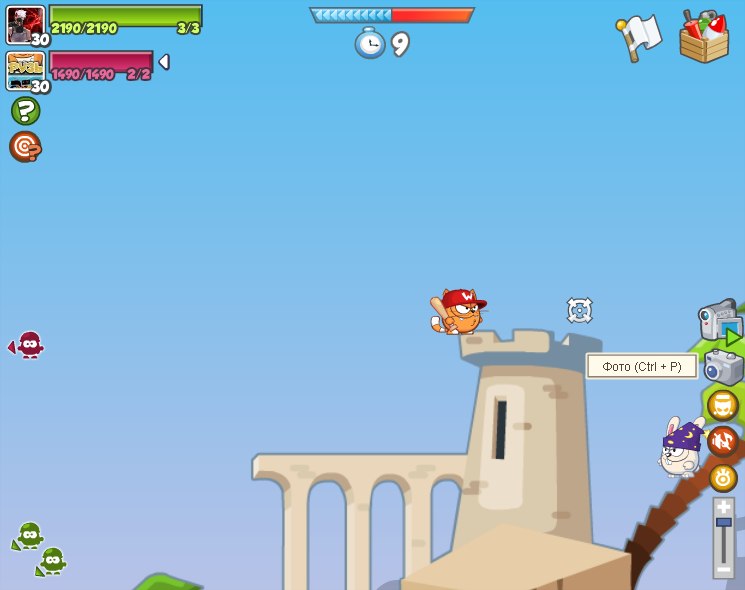The width and height of the screenshot is (745, 590).
Task: Open the weapon crate inventory
Action: point(704,38)
